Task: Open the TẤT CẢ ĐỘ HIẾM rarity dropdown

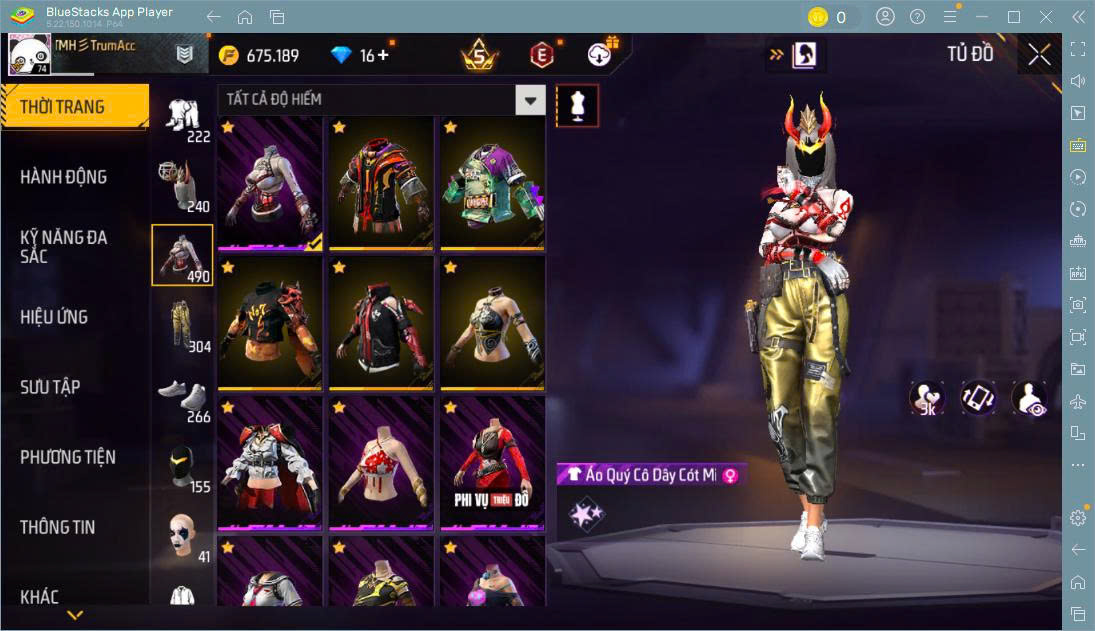Action: click(x=530, y=100)
